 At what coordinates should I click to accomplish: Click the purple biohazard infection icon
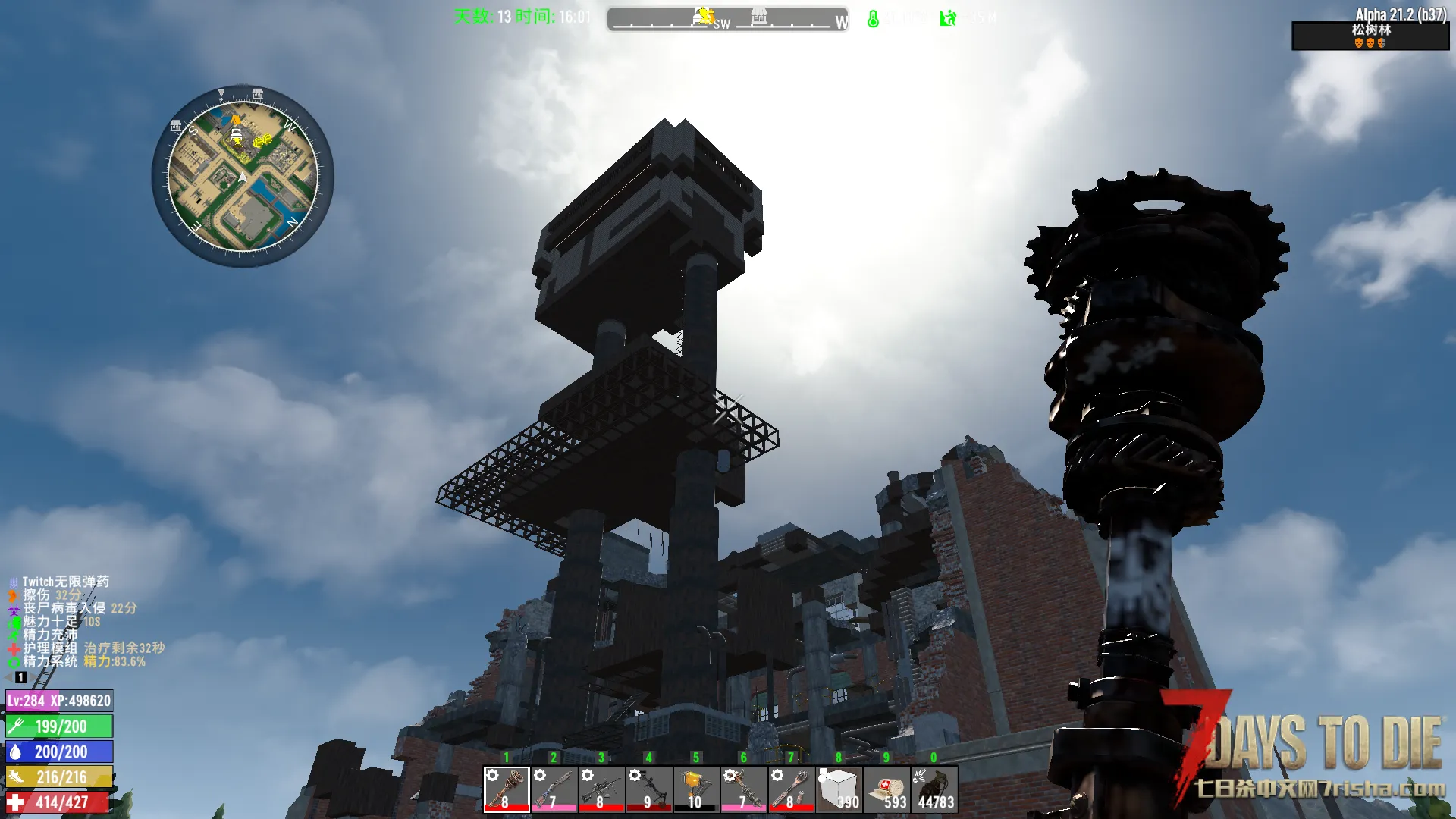pos(13,608)
